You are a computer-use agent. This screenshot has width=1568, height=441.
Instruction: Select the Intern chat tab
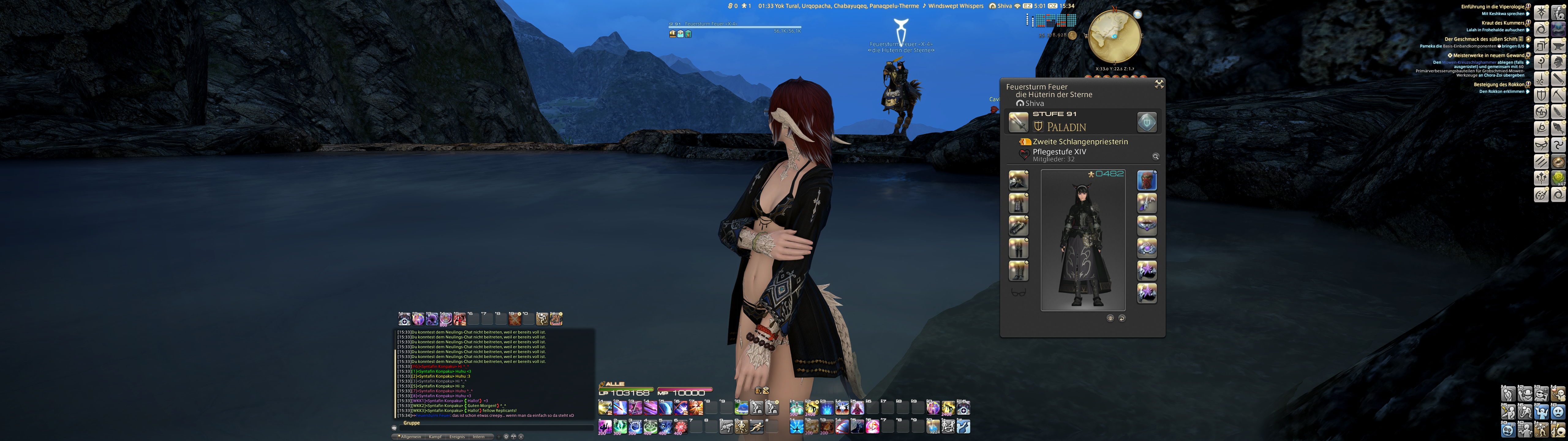pos(479,437)
